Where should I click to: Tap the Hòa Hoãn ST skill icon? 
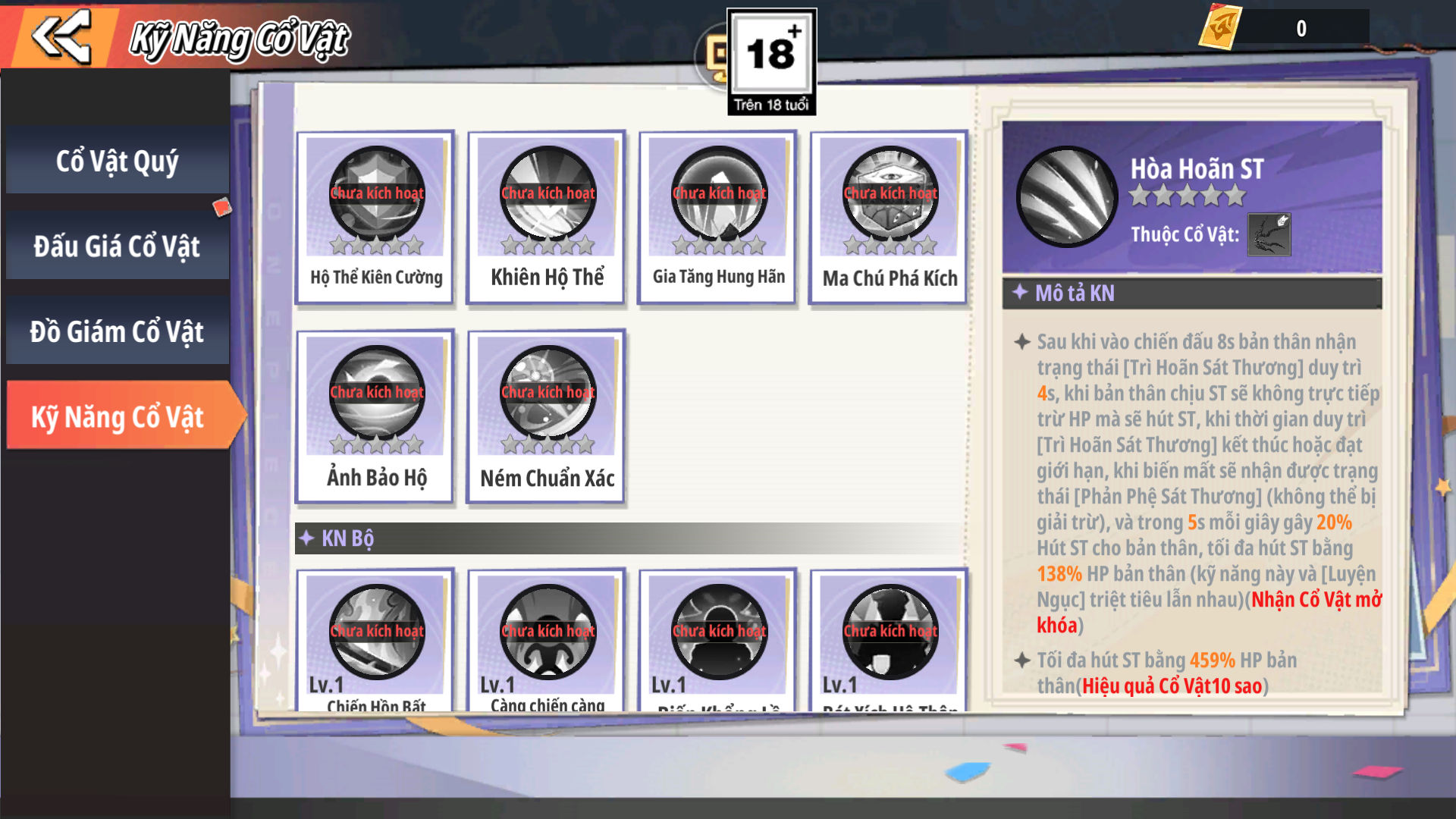[x=1066, y=196]
